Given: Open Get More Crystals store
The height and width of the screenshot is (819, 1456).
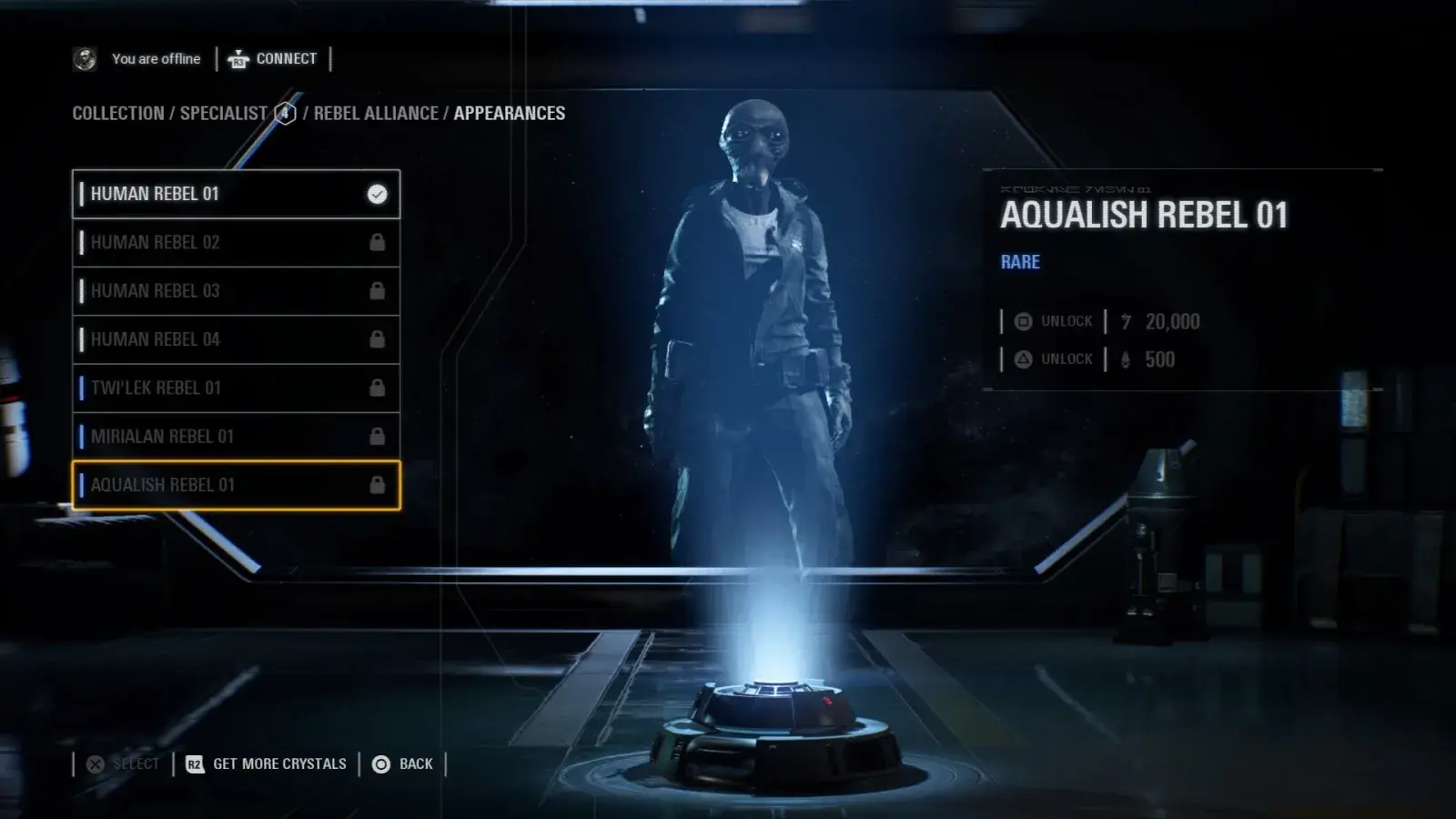Looking at the screenshot, I should pos(267,764).
